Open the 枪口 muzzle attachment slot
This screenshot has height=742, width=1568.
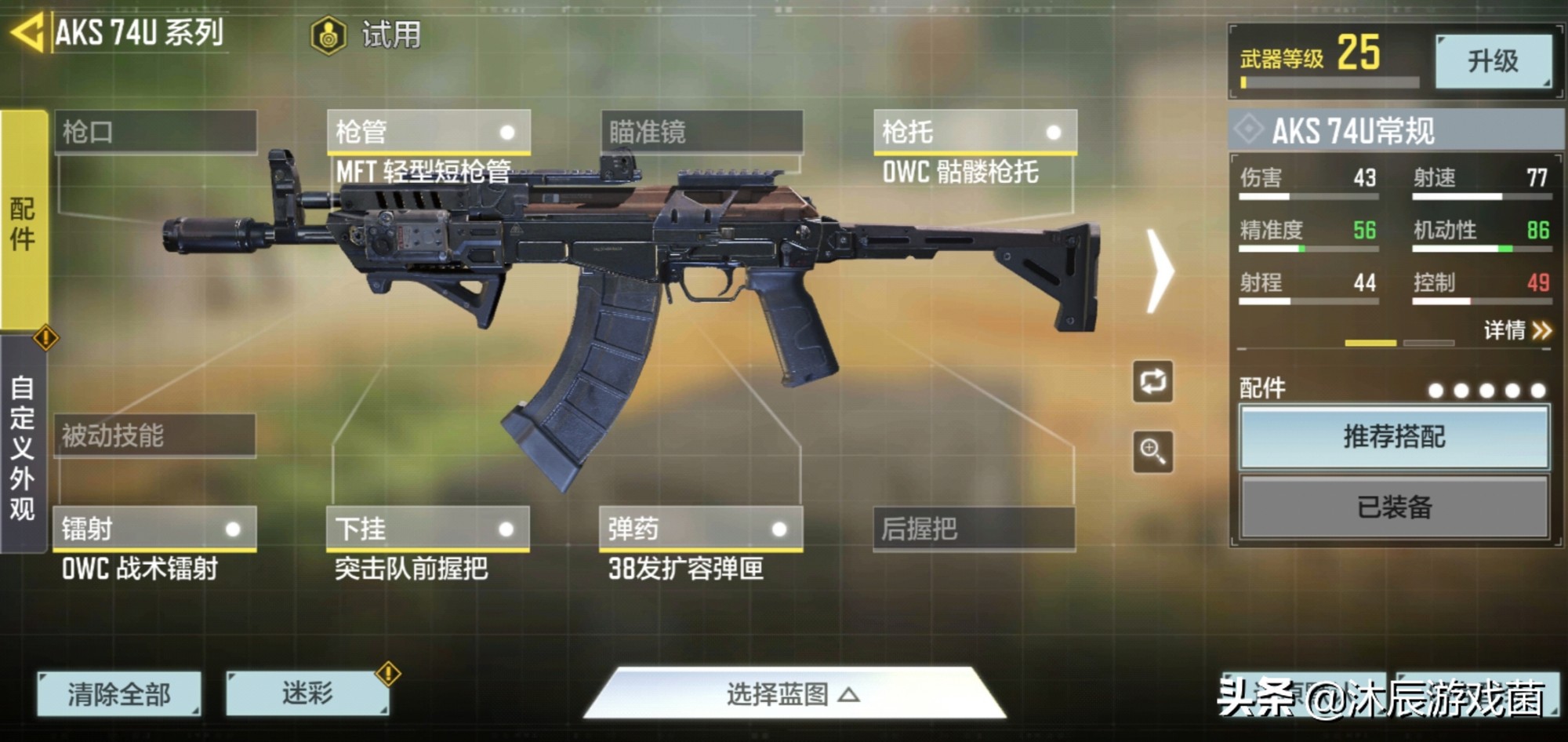coord(155,132)
